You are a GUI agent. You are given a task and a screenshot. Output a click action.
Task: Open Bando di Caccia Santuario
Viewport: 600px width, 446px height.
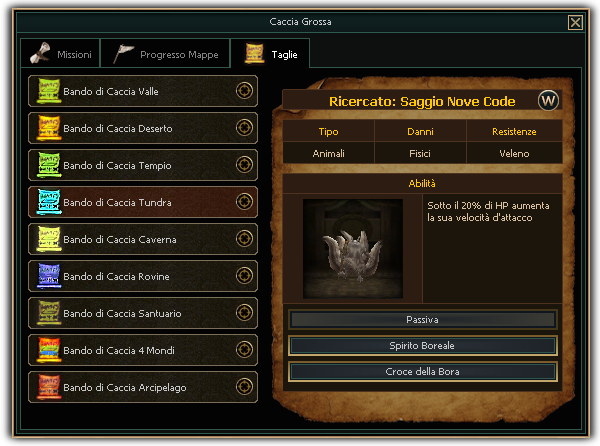click(x=142, y=313)
